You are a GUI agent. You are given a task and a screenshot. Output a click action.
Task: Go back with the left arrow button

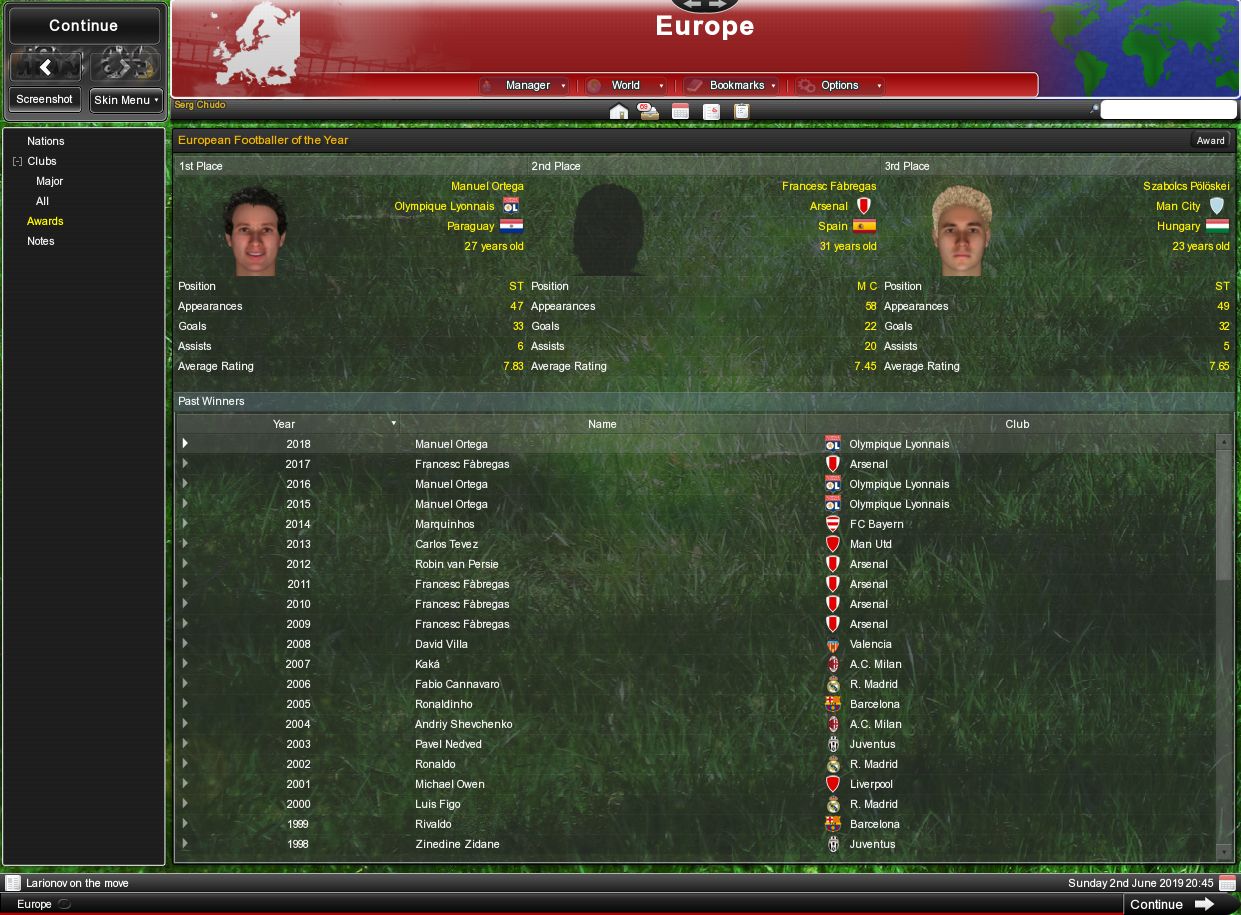(x=45, y=67)
